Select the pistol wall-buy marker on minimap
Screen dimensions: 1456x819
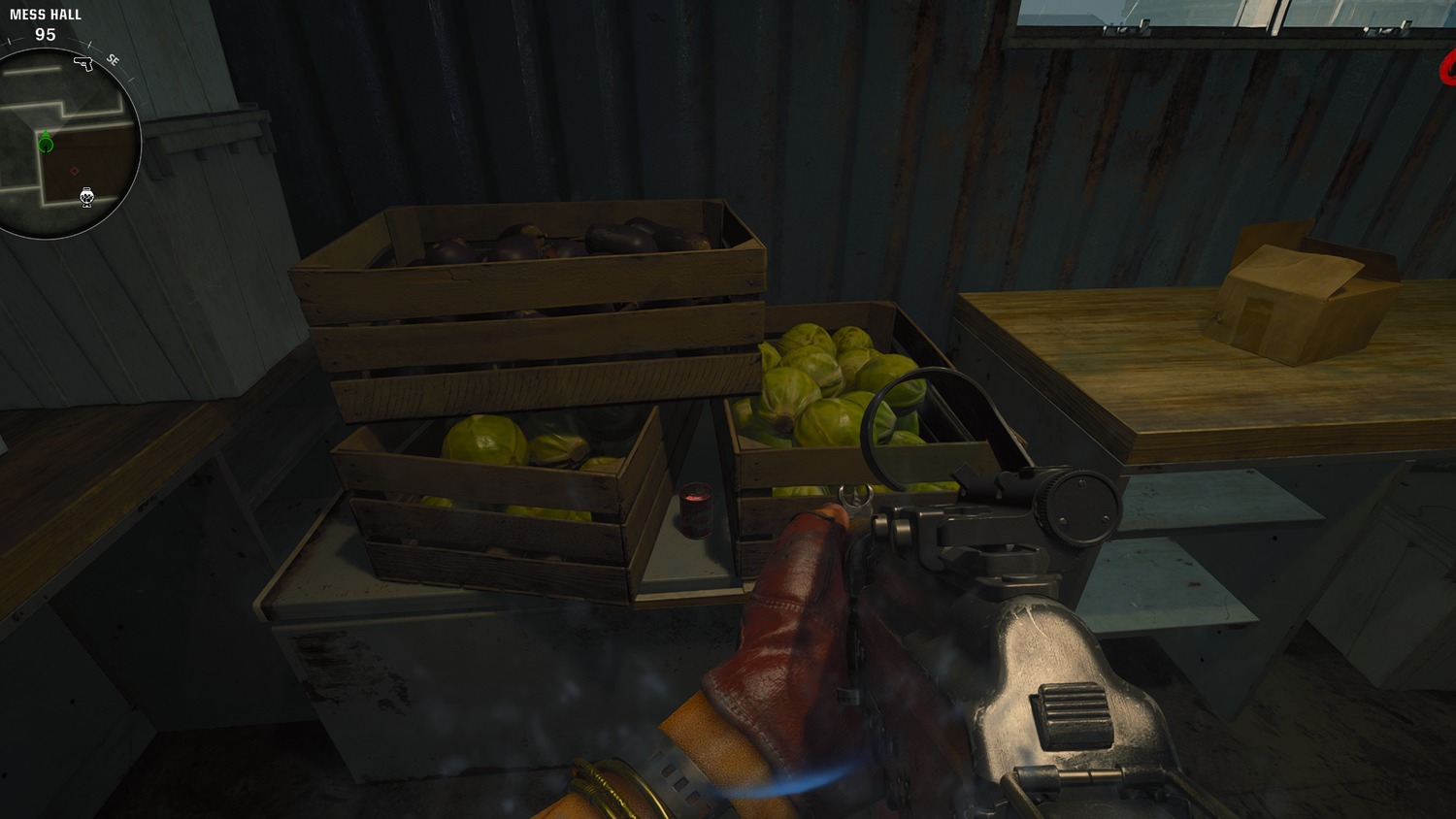click(x=83, y=64)
